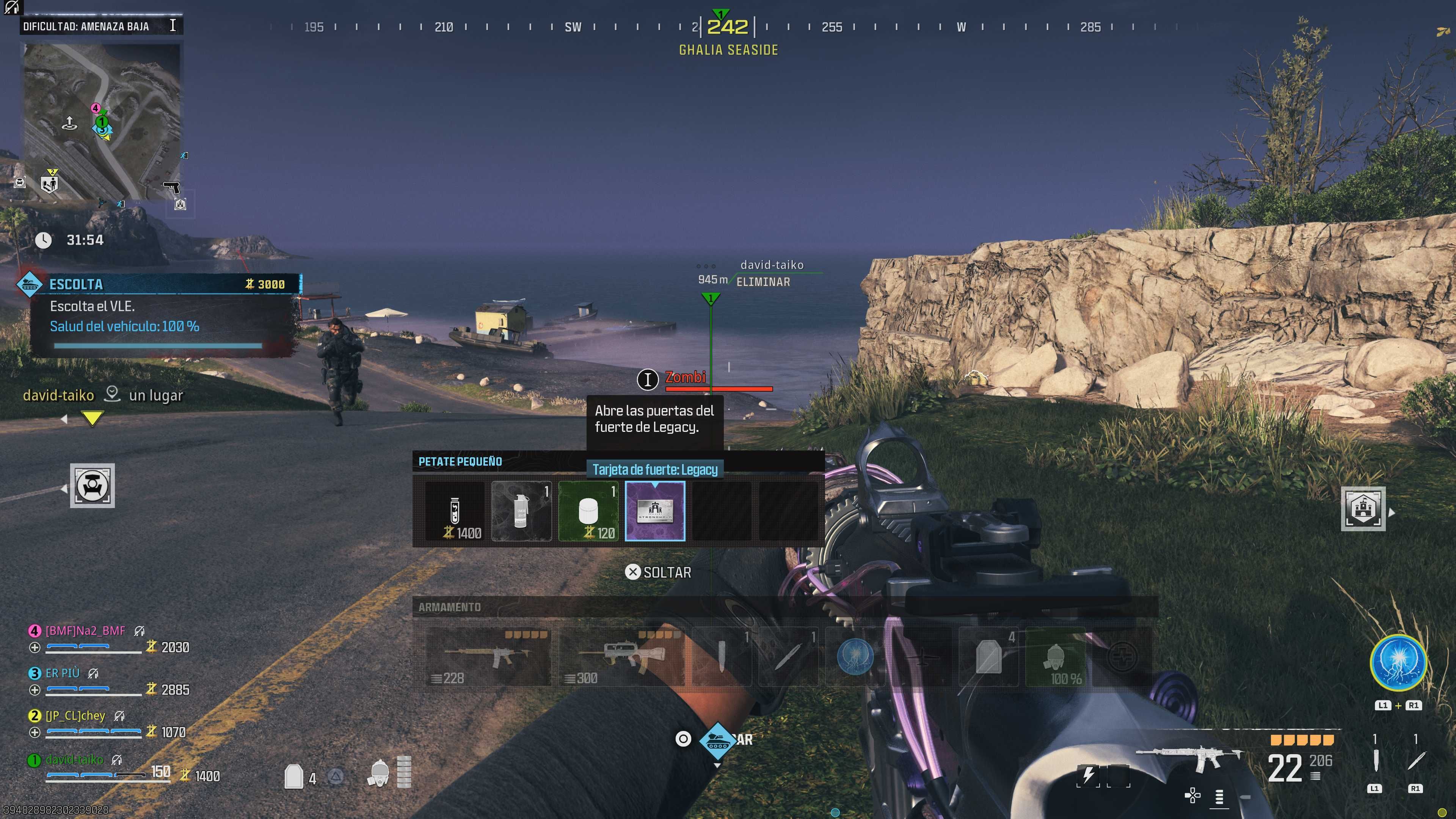Select squad member [JP_CL]chey in the squad list
The height and width of the screenshot is (819, 1456).
pos(75,715)
